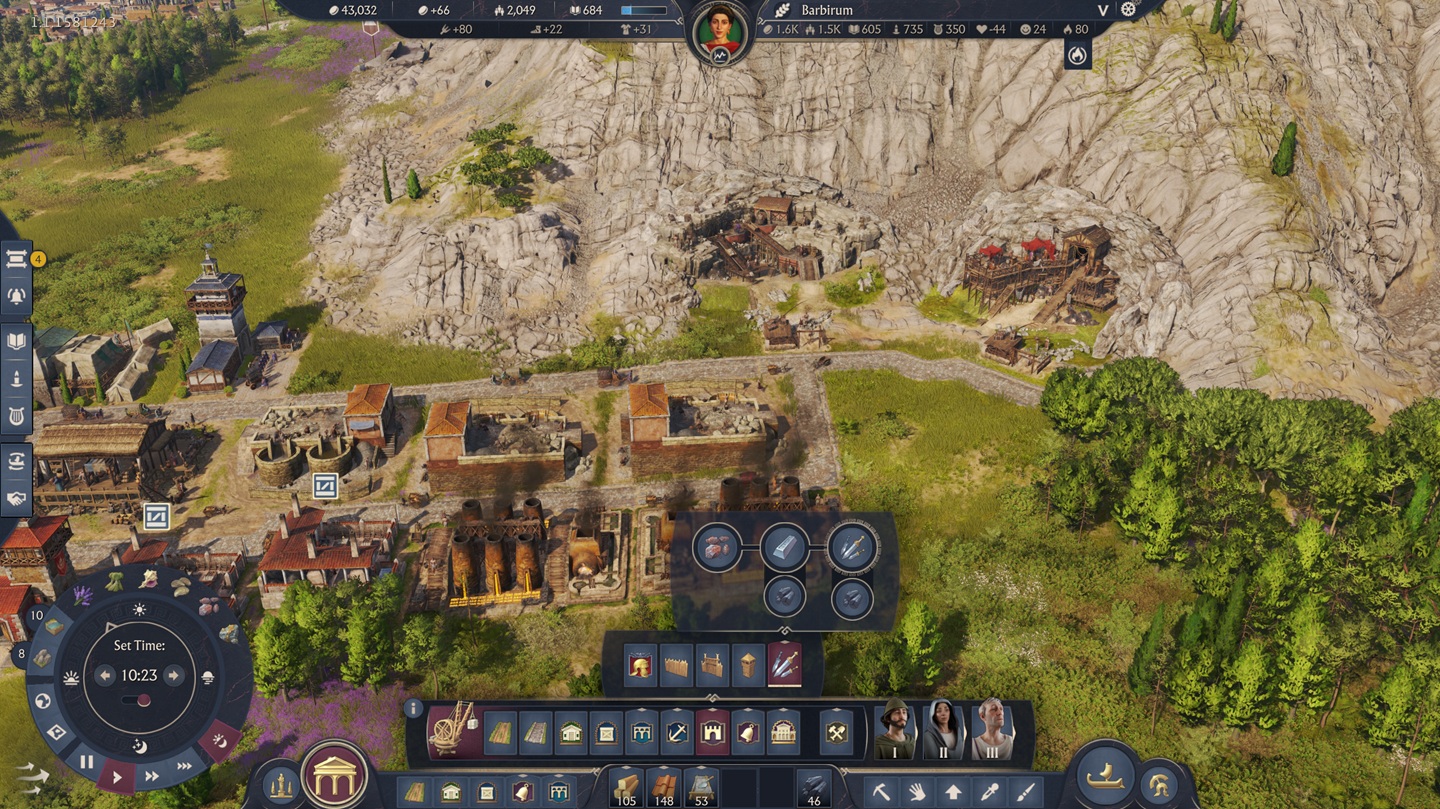Activate the pickaxe demolish tool
The image size is (1440, 809).
880,792
